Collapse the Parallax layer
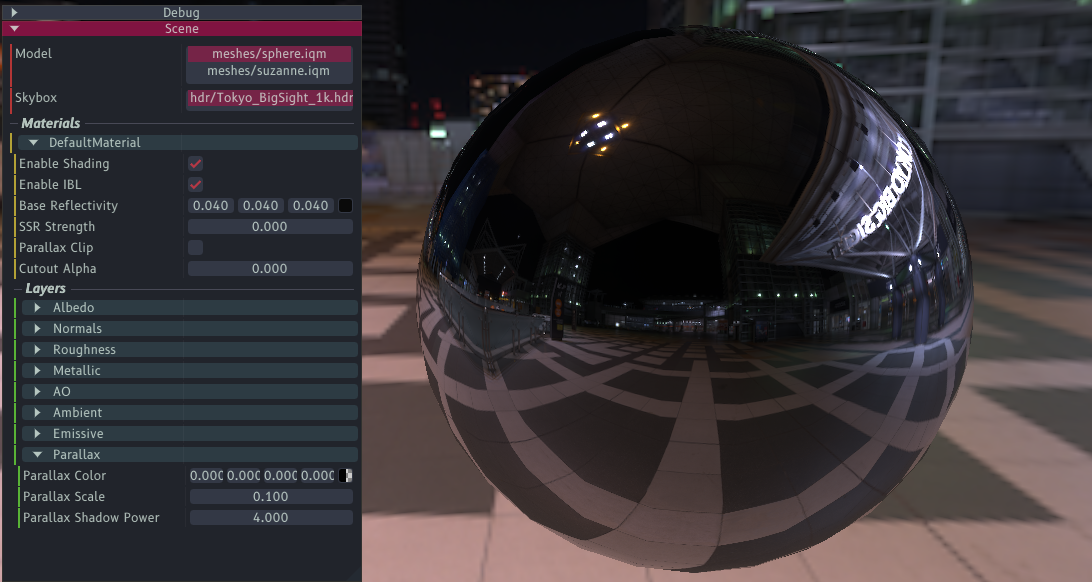 (x=38, y=455)
